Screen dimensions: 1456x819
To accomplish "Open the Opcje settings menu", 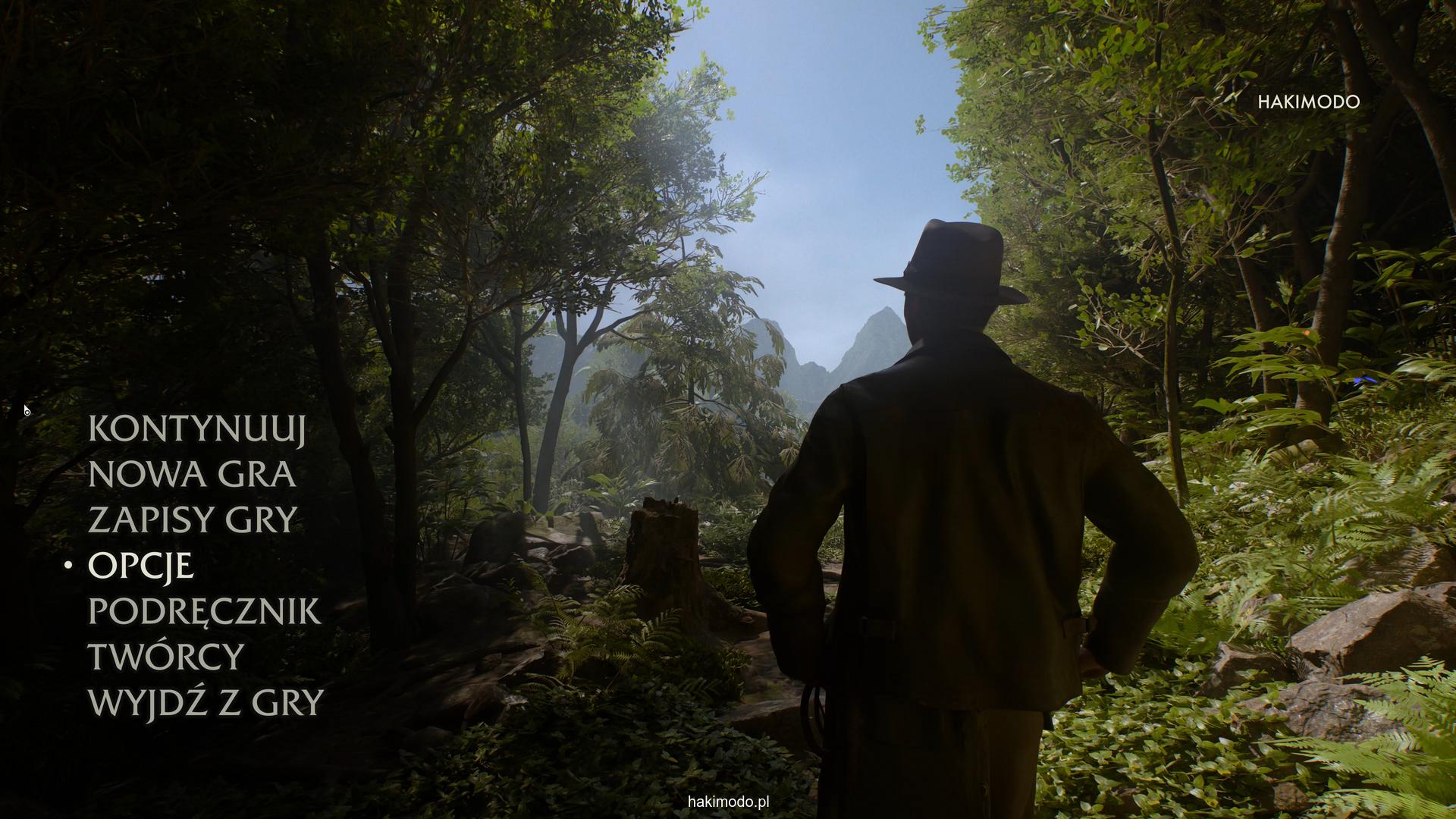I will tap(141, 566).
